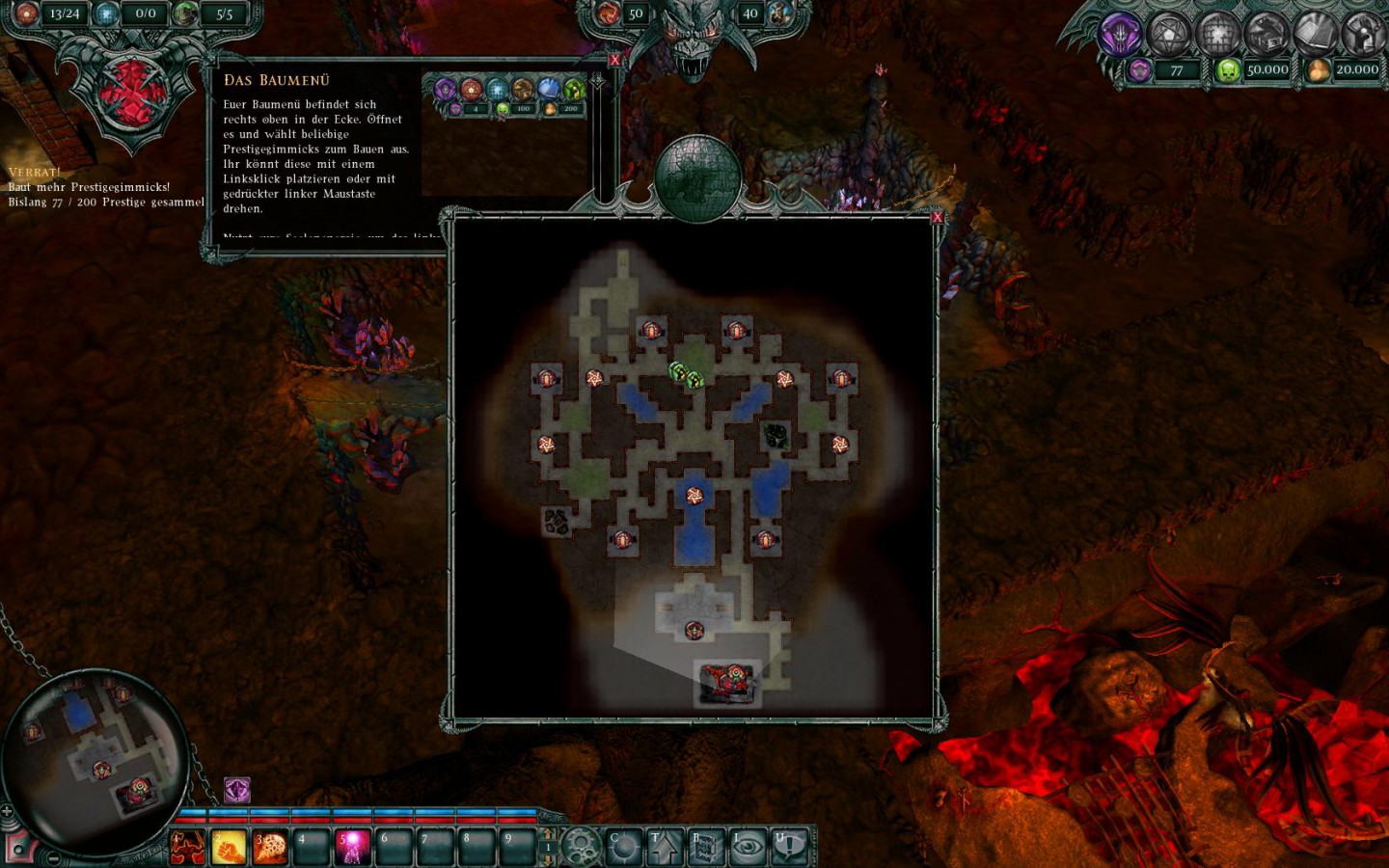Click the C day-cycle orb icon in bottom toolbar
The width and height of the screenshot is (1389, 868).
(625, 848)
